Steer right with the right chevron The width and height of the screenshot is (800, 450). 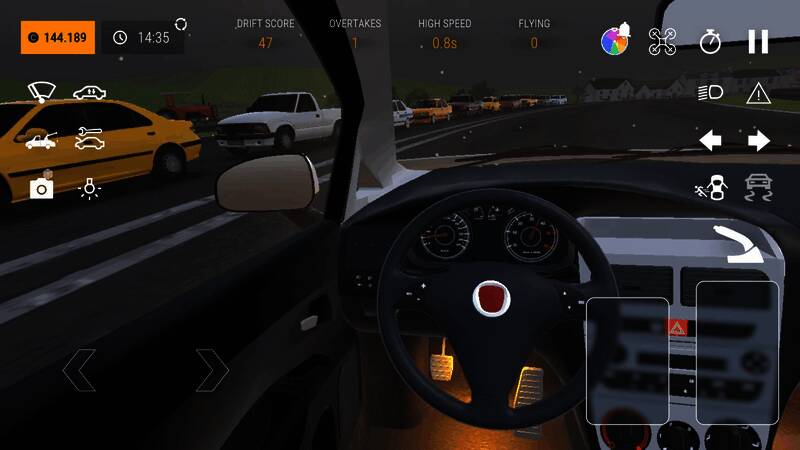click(212, 370)
